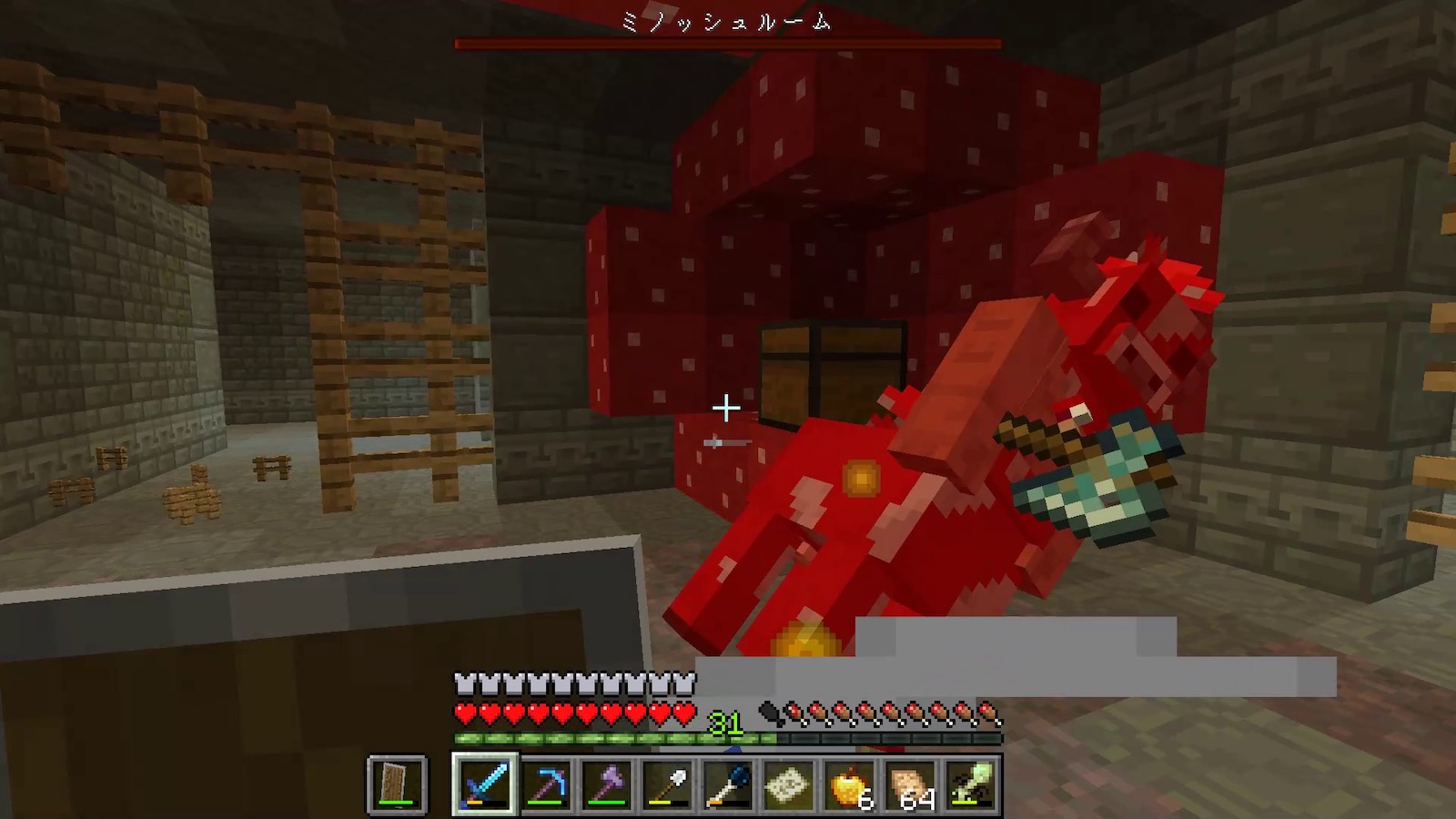Click the shield in the offhand slot
The width and height of the screenshot is (1456, 819).
[x=397, y=784]
